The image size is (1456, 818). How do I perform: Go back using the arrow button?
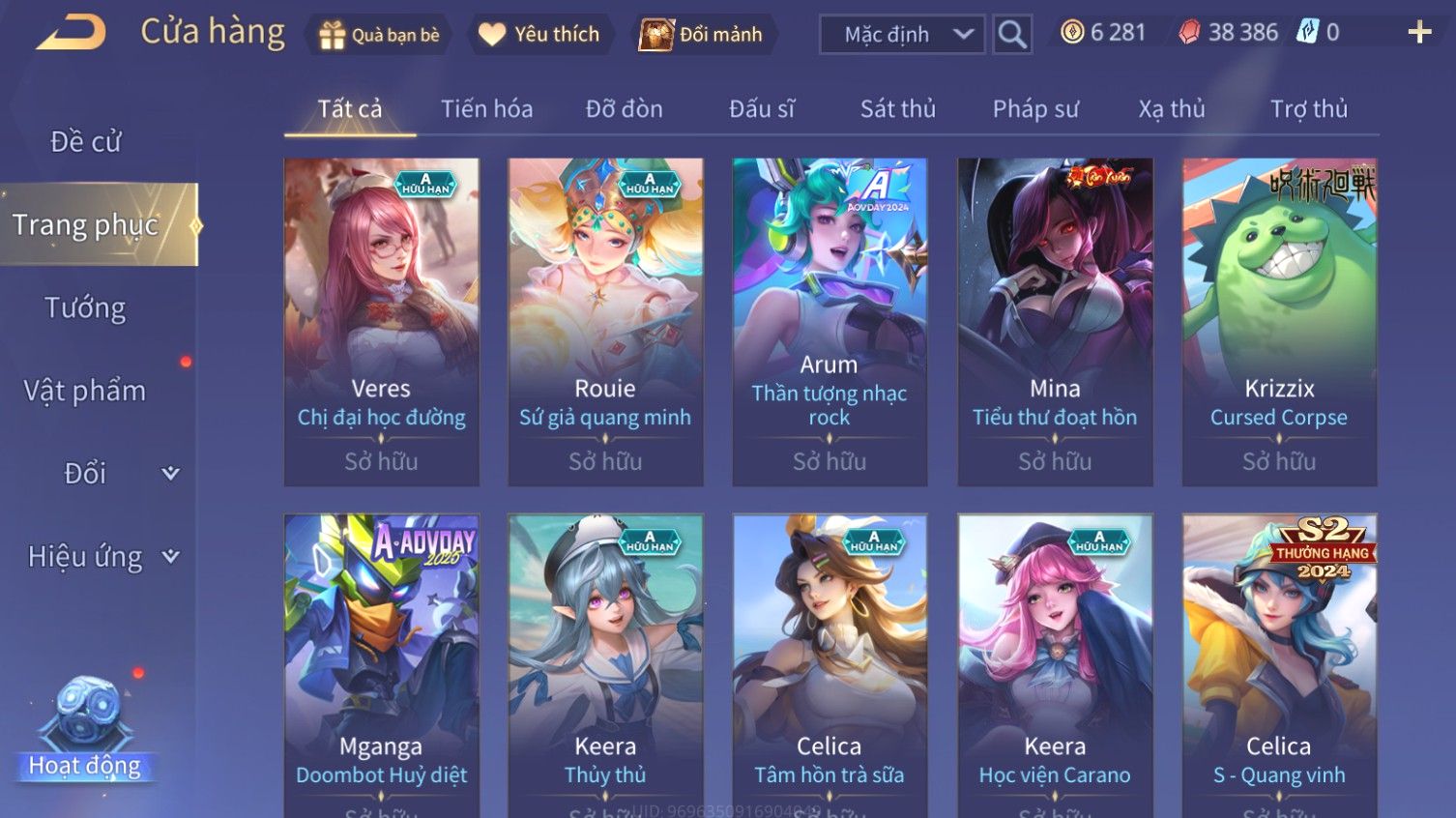click(72, 33)
